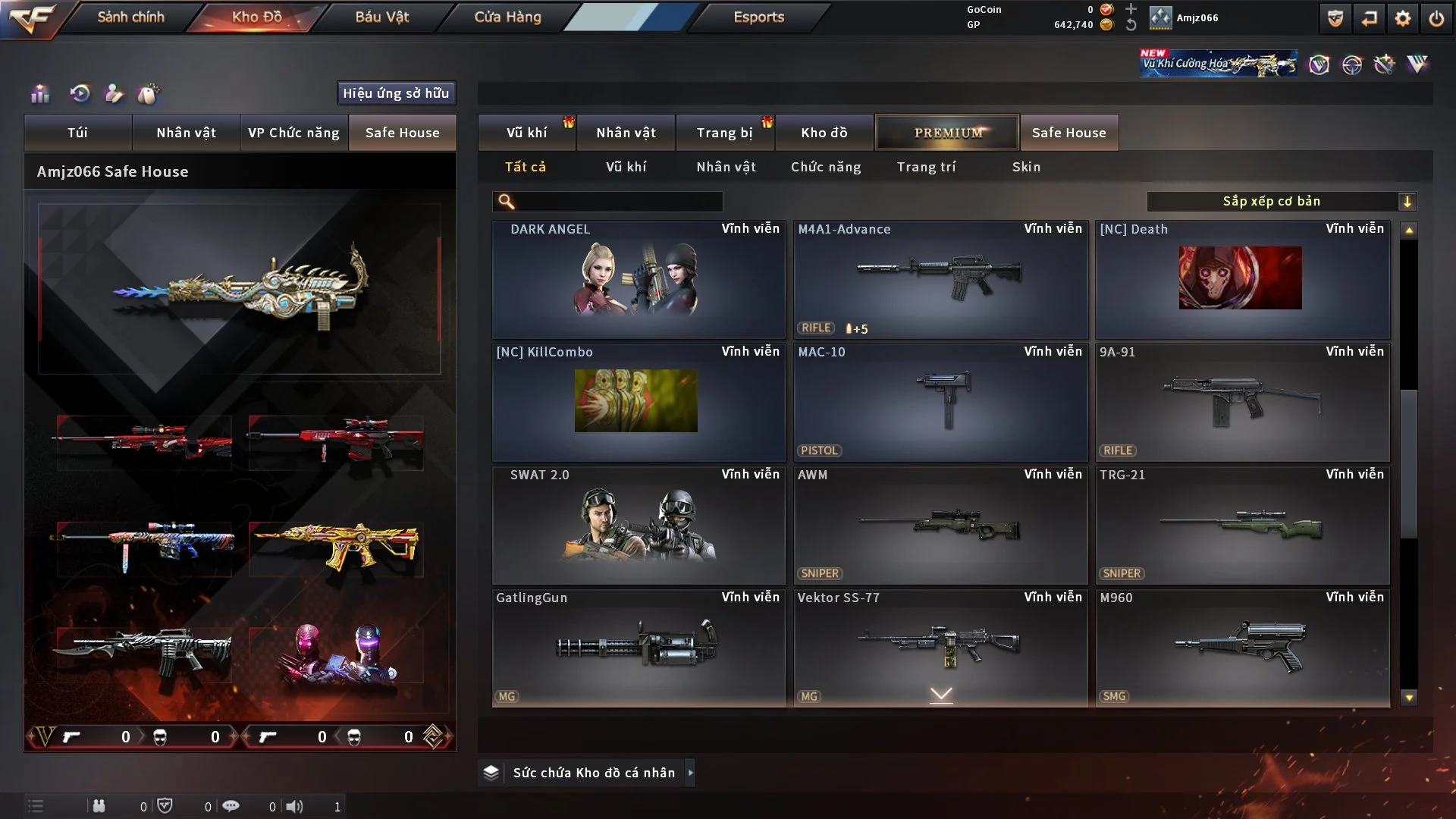
Task: Switch to the Túi tab
Action: (x=77, y=133)
